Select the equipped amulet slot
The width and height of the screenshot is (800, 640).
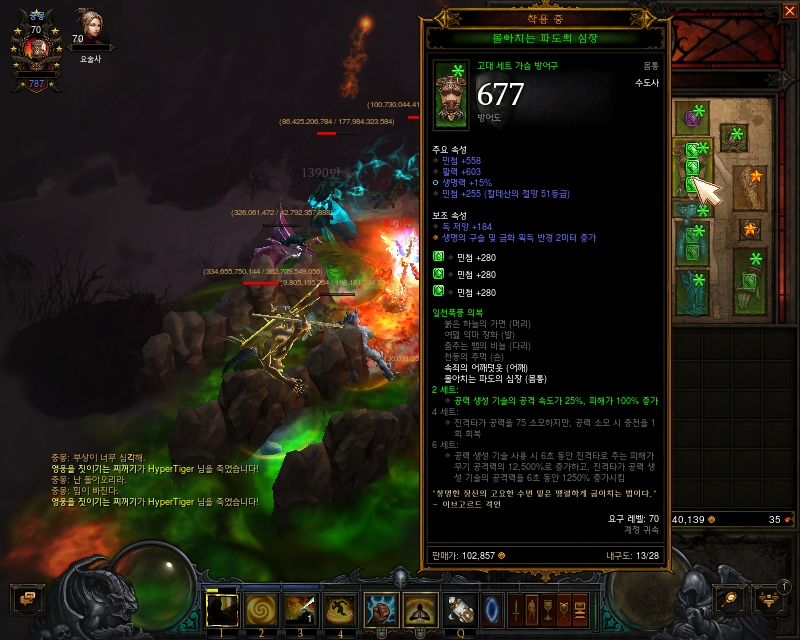[737, 135]
